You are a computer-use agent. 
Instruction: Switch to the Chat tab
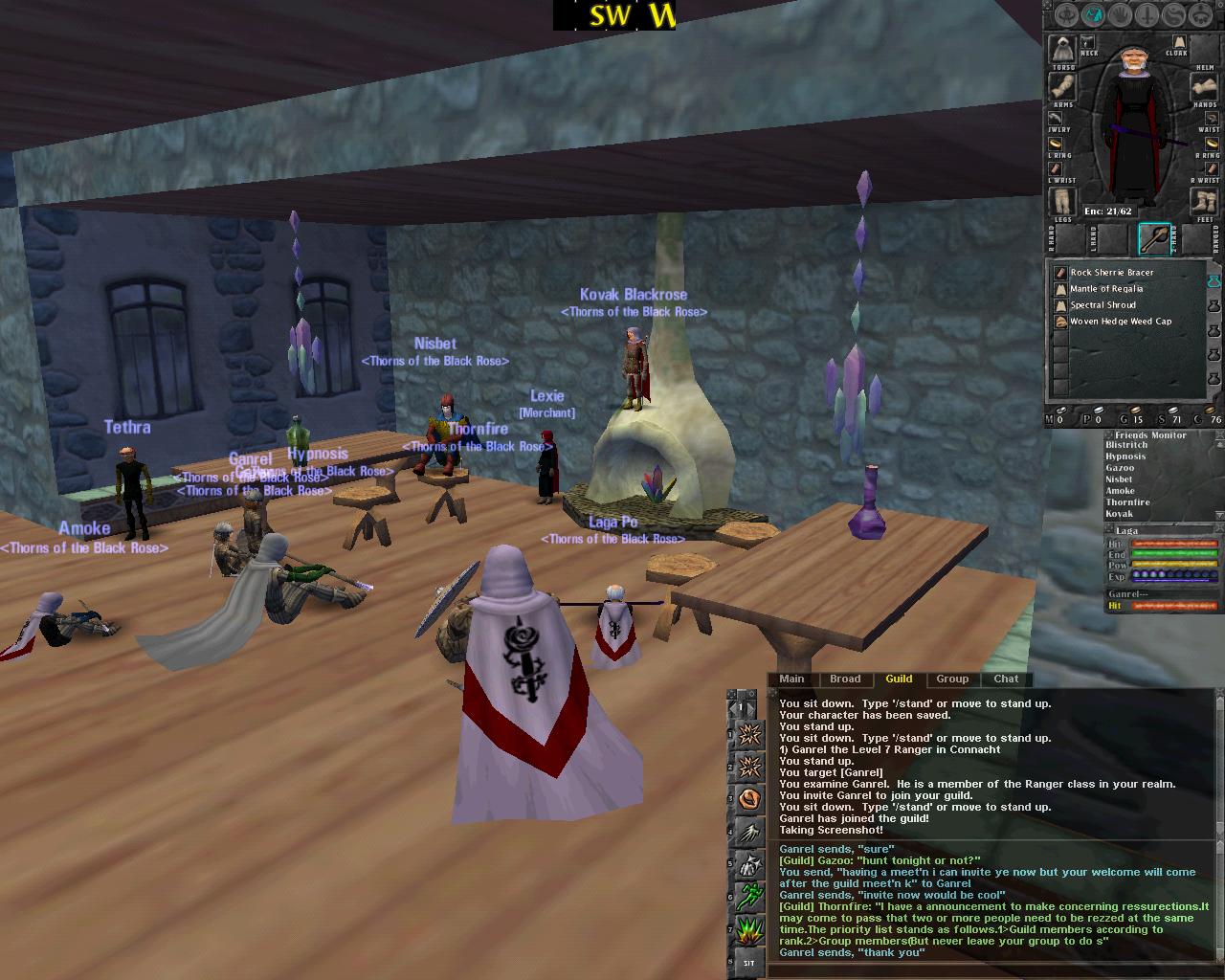click(x=1006, y=679)
